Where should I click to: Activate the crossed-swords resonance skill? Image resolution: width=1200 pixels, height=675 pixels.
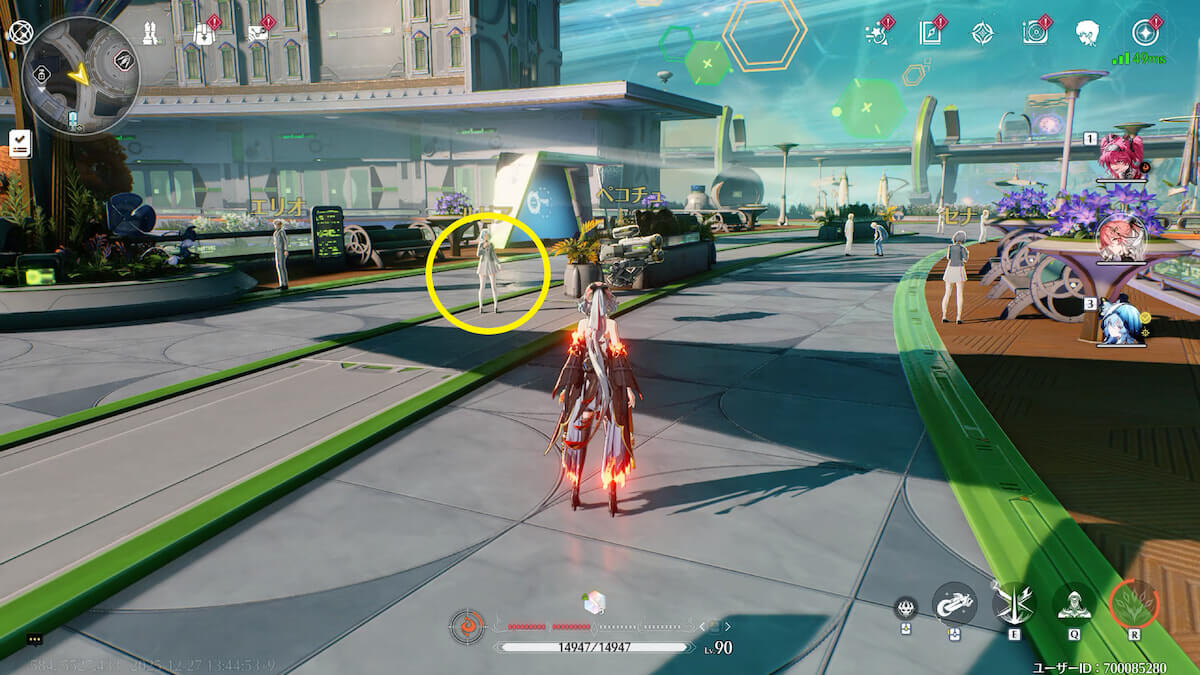tap(1014, 603)
